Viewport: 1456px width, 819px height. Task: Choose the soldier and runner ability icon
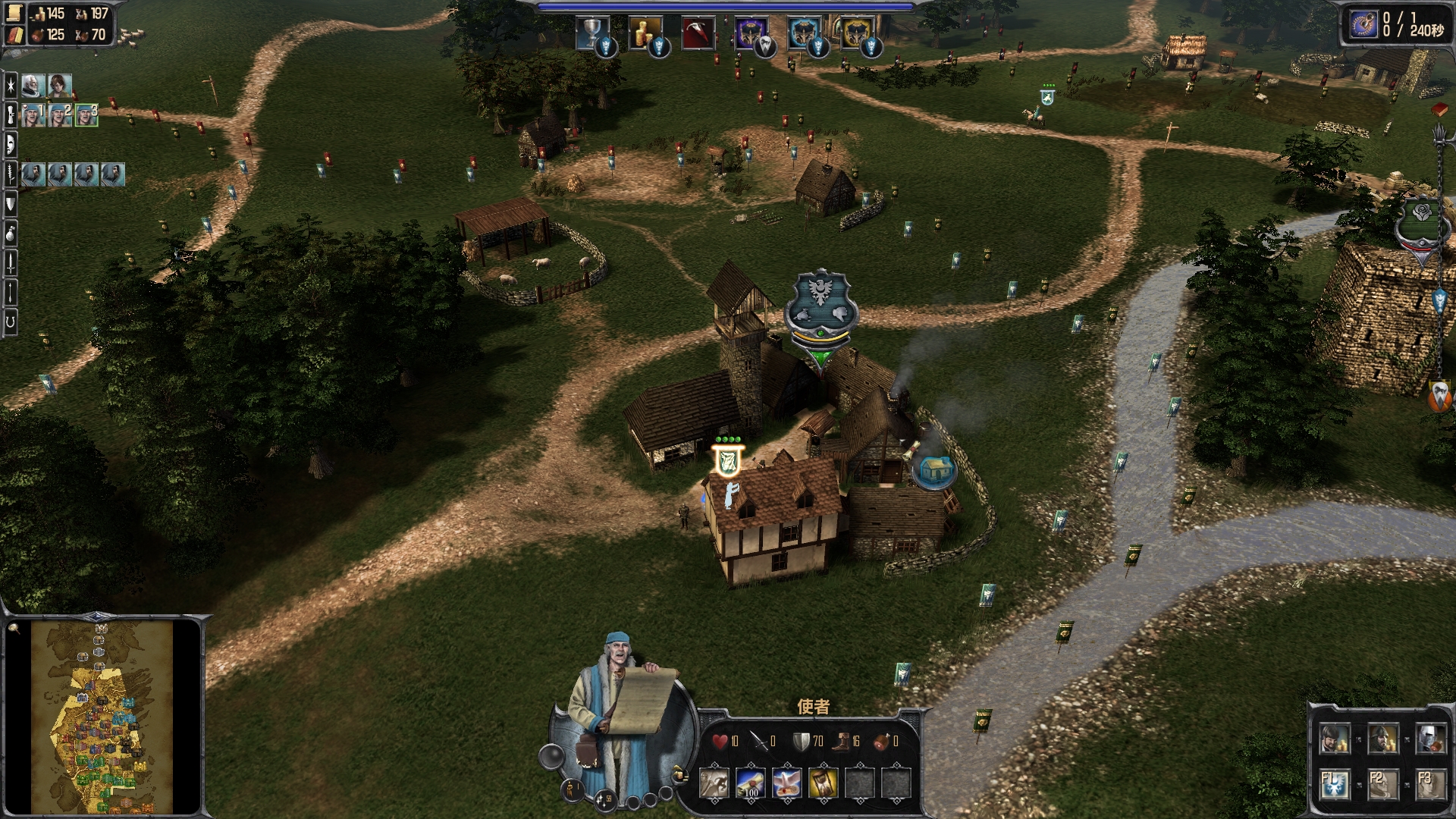click(714, 783)
